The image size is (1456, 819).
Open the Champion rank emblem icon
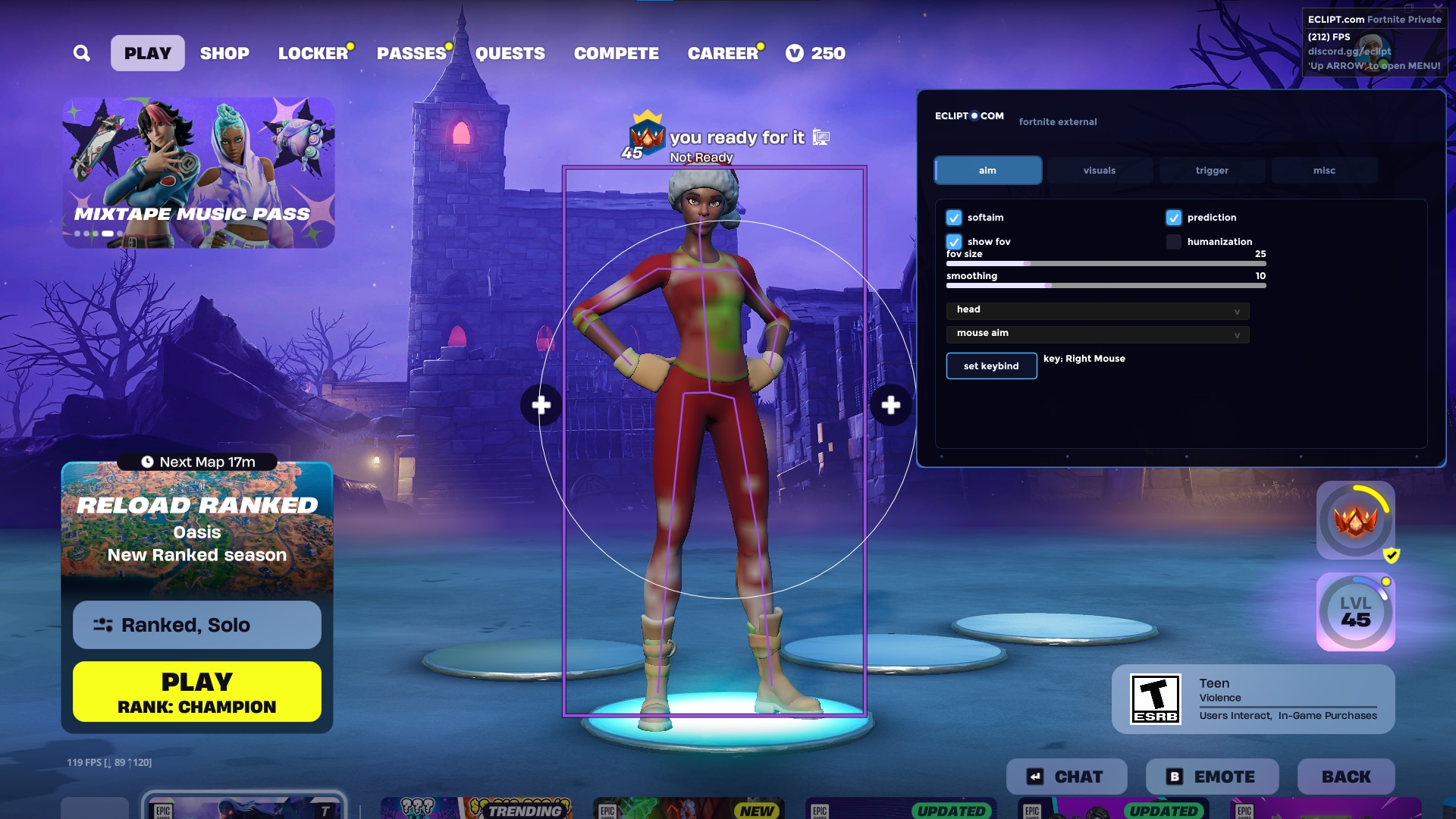point(1355,521)
